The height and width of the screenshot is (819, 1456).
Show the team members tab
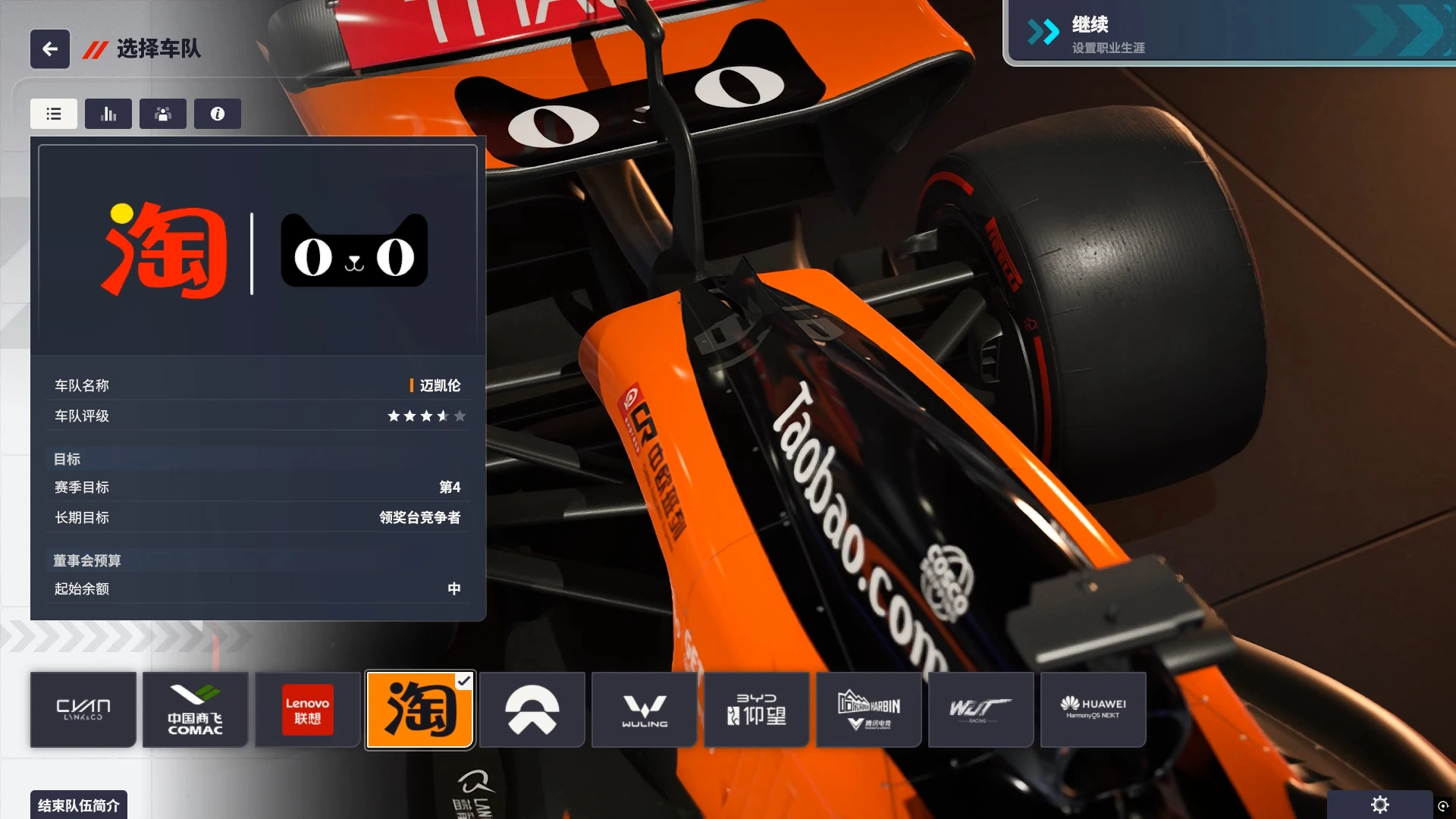pos(163,114)
